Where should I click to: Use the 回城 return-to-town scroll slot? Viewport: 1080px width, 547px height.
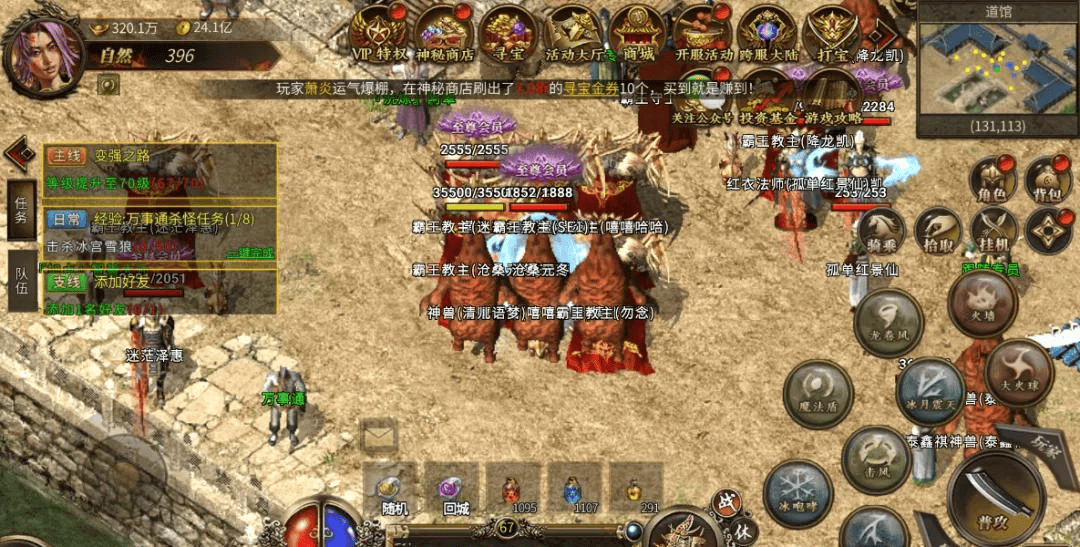pos(453,489)
